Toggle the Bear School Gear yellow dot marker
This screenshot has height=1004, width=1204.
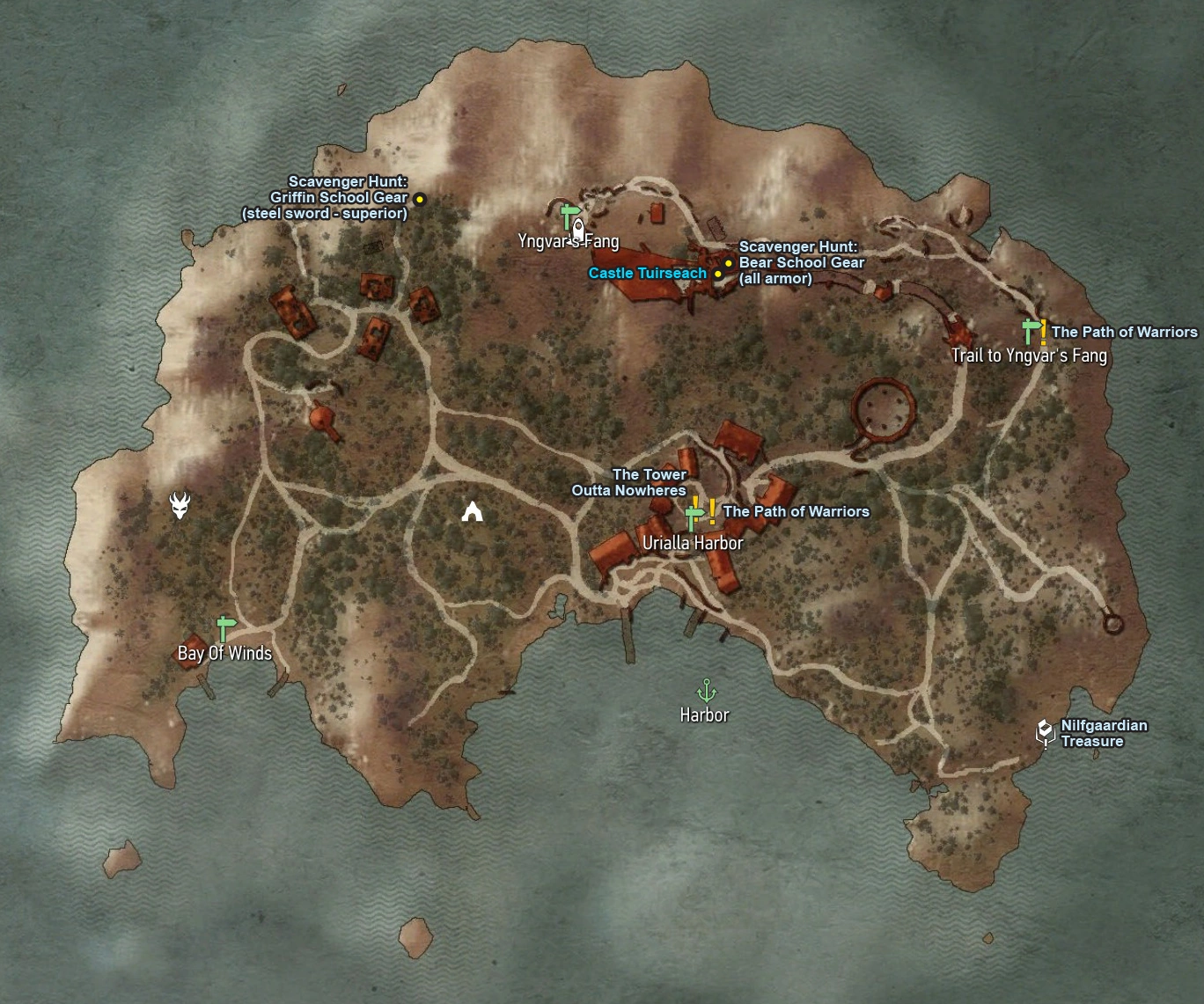[727, 262]
